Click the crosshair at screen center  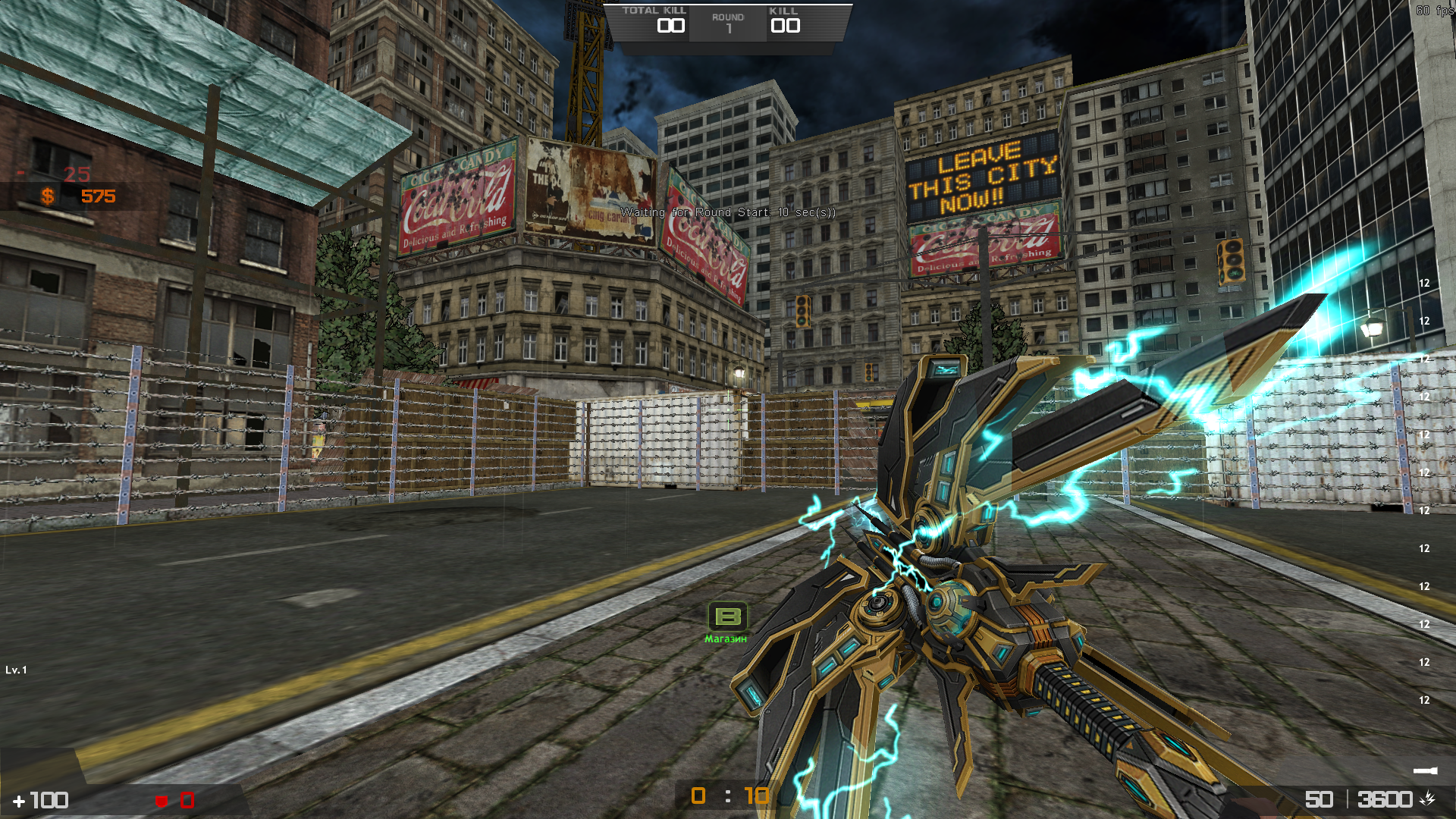(x=728, y=409)
